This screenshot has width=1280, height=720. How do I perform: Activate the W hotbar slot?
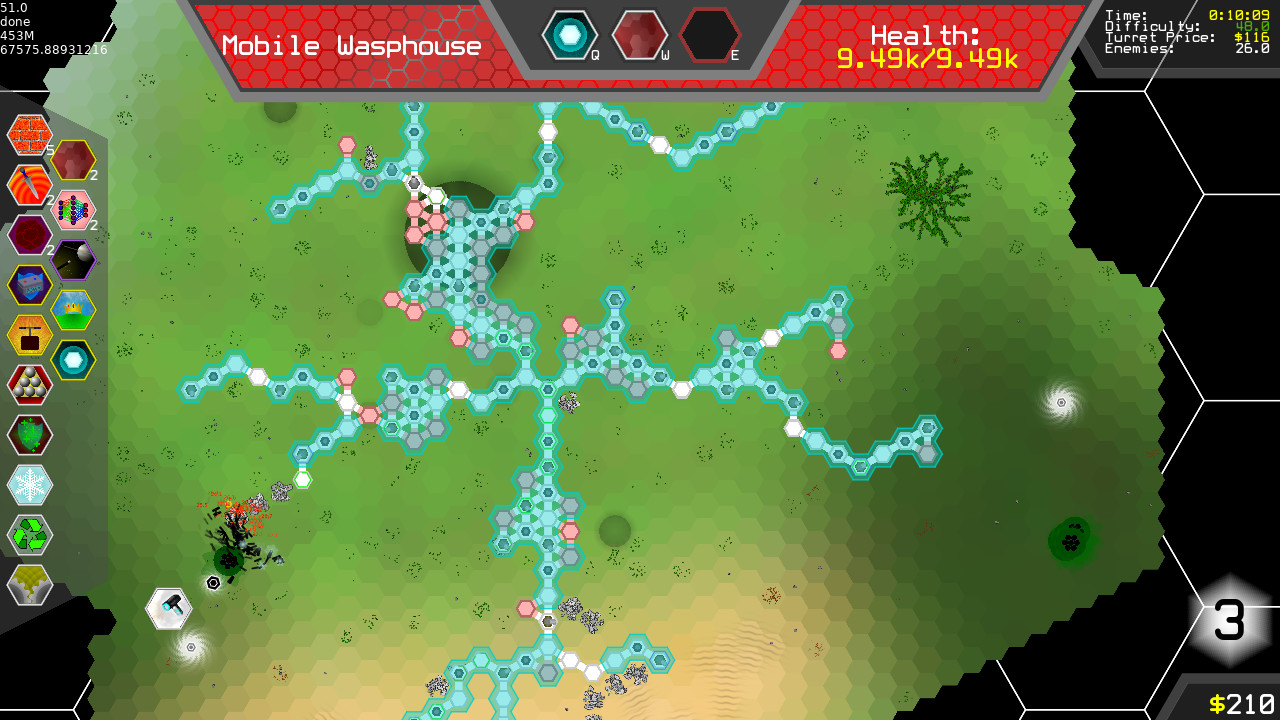641,33
